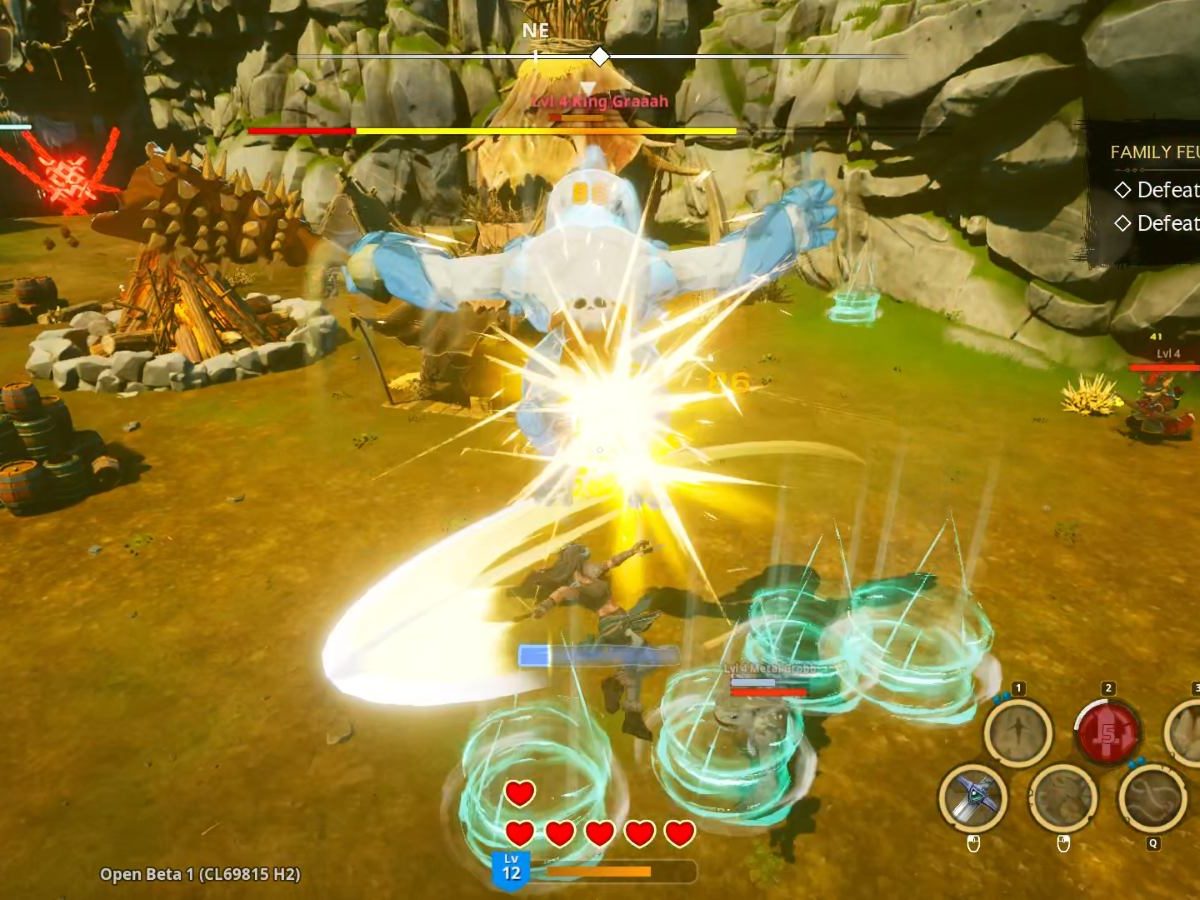Use the crossed-blade weapon attack icon
The image size is (1200, 900).
(x=973, y=797)
